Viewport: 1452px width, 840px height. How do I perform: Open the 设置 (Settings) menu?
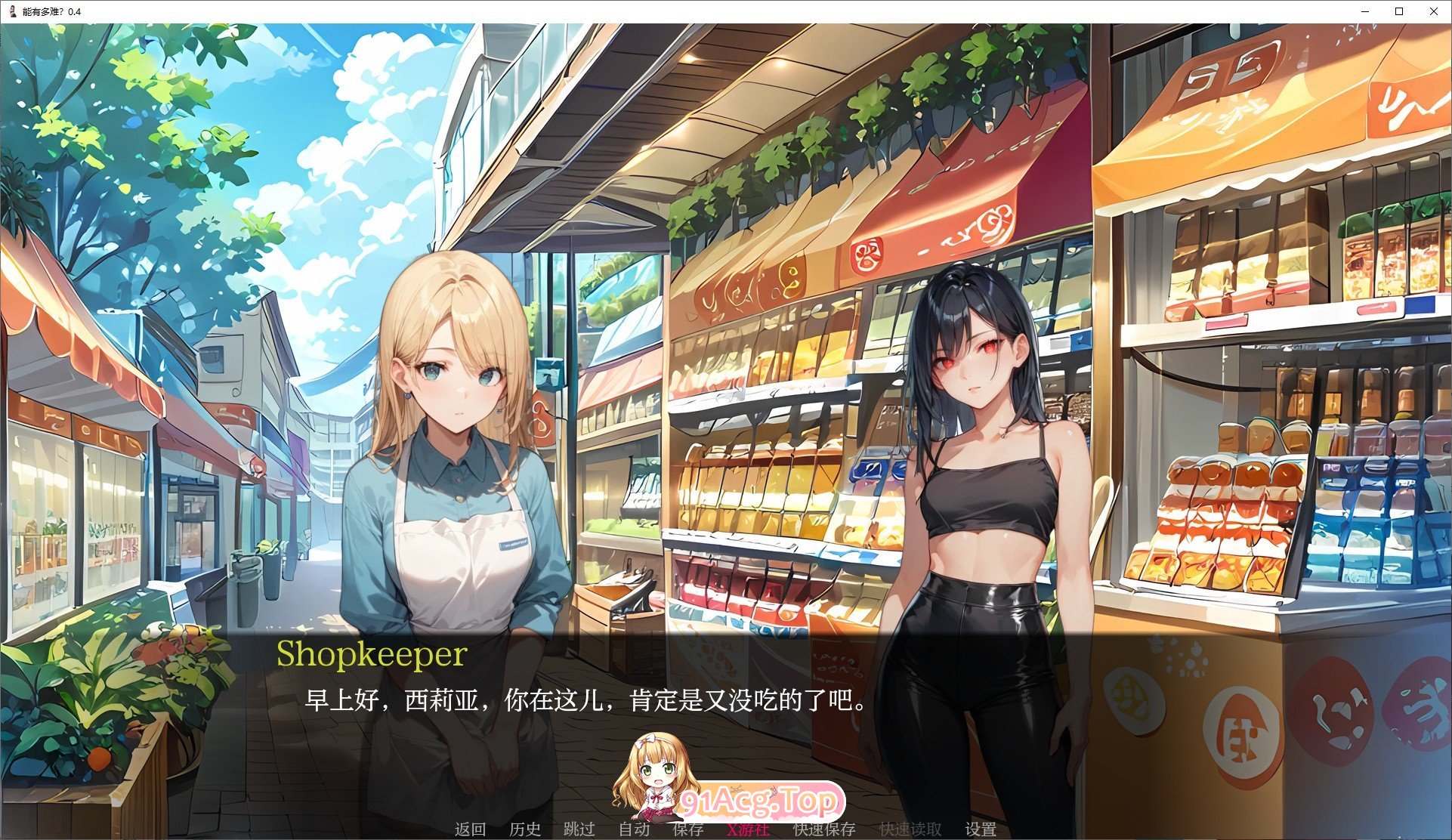981,829
